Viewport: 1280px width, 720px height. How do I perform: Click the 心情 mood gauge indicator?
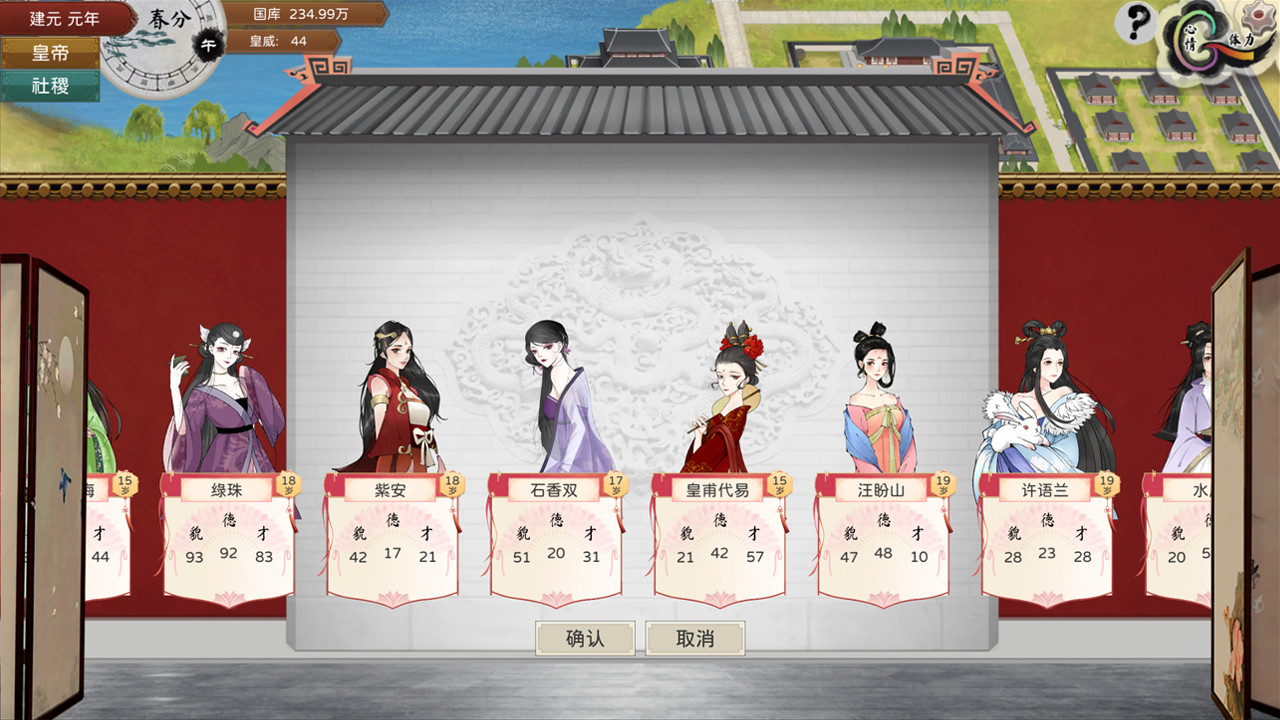click(x=1193, y=35)
